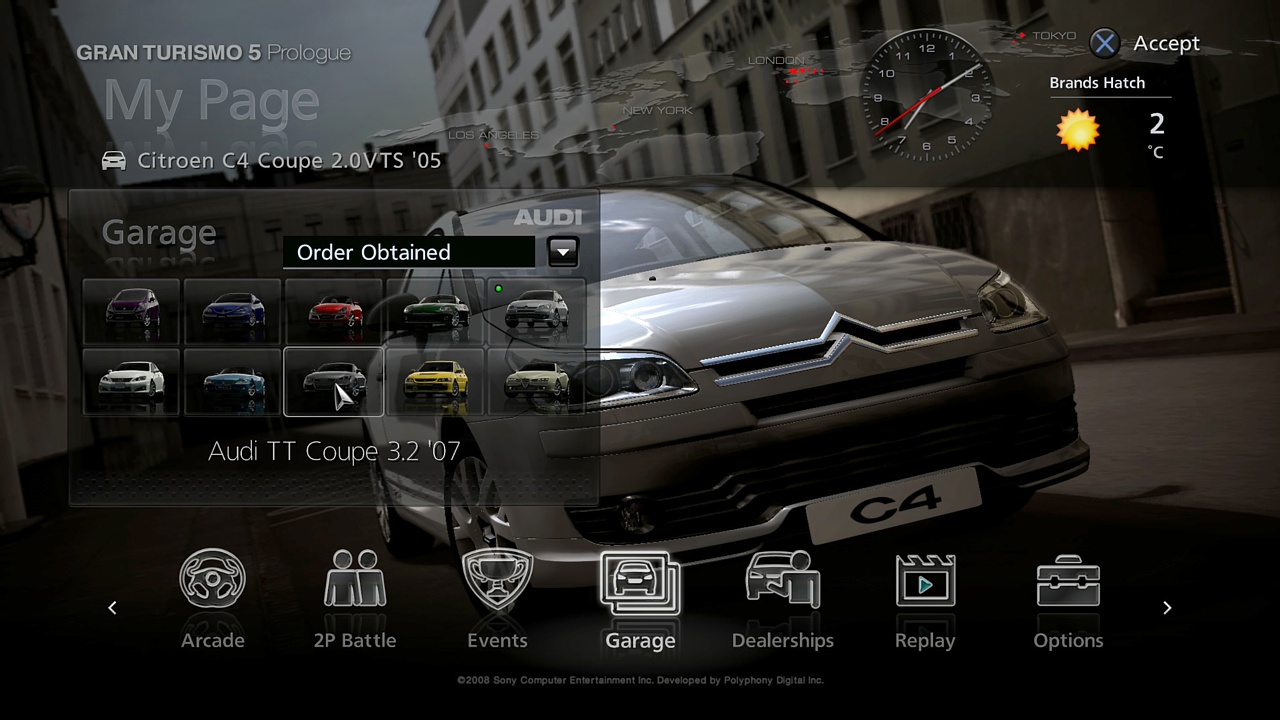
Task: Open the Dealerships icon
Action: click(x=782, y=580)
